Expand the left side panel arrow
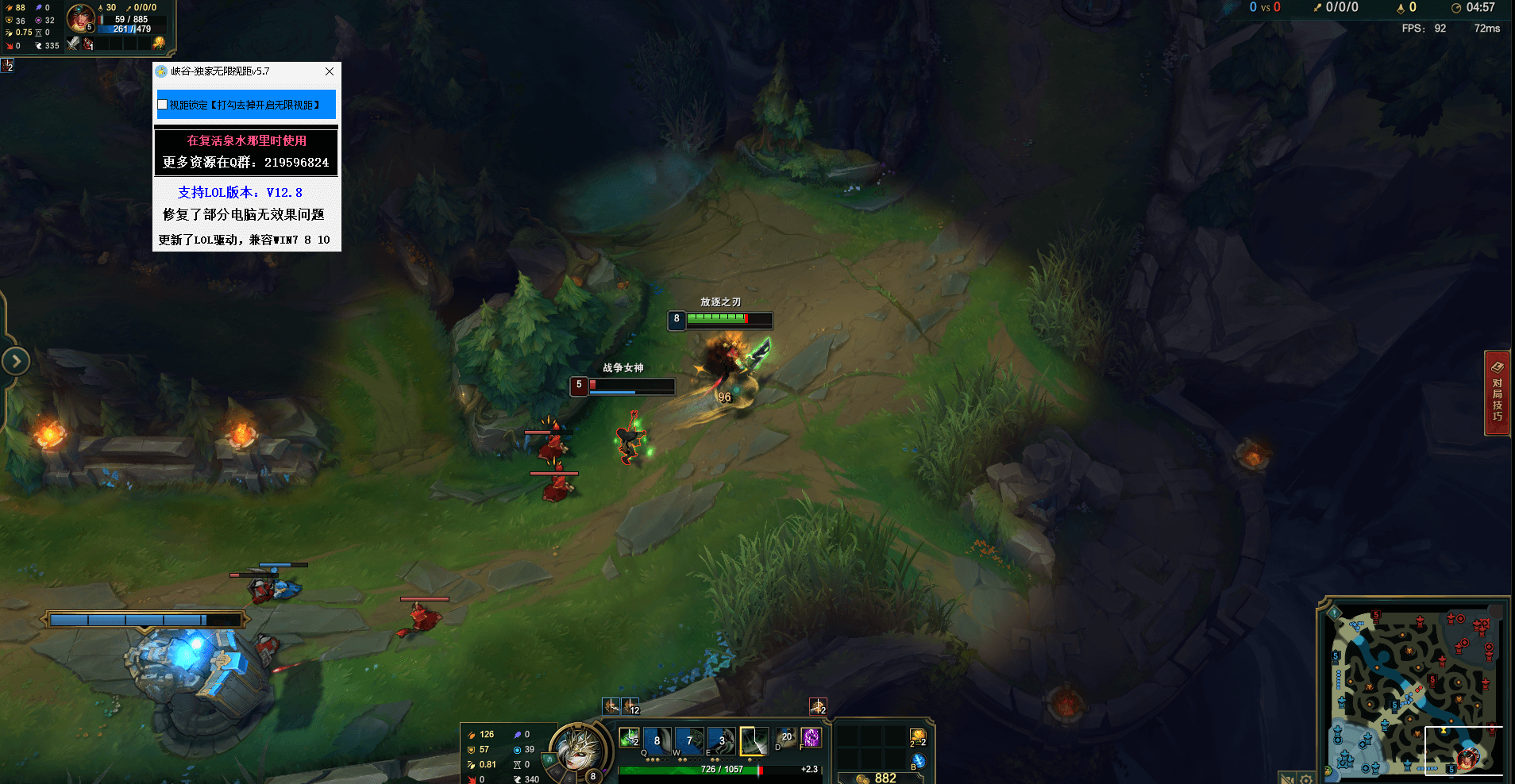Image resolution: width=1515 pixels, height=784 pixels. pos(16,361)
